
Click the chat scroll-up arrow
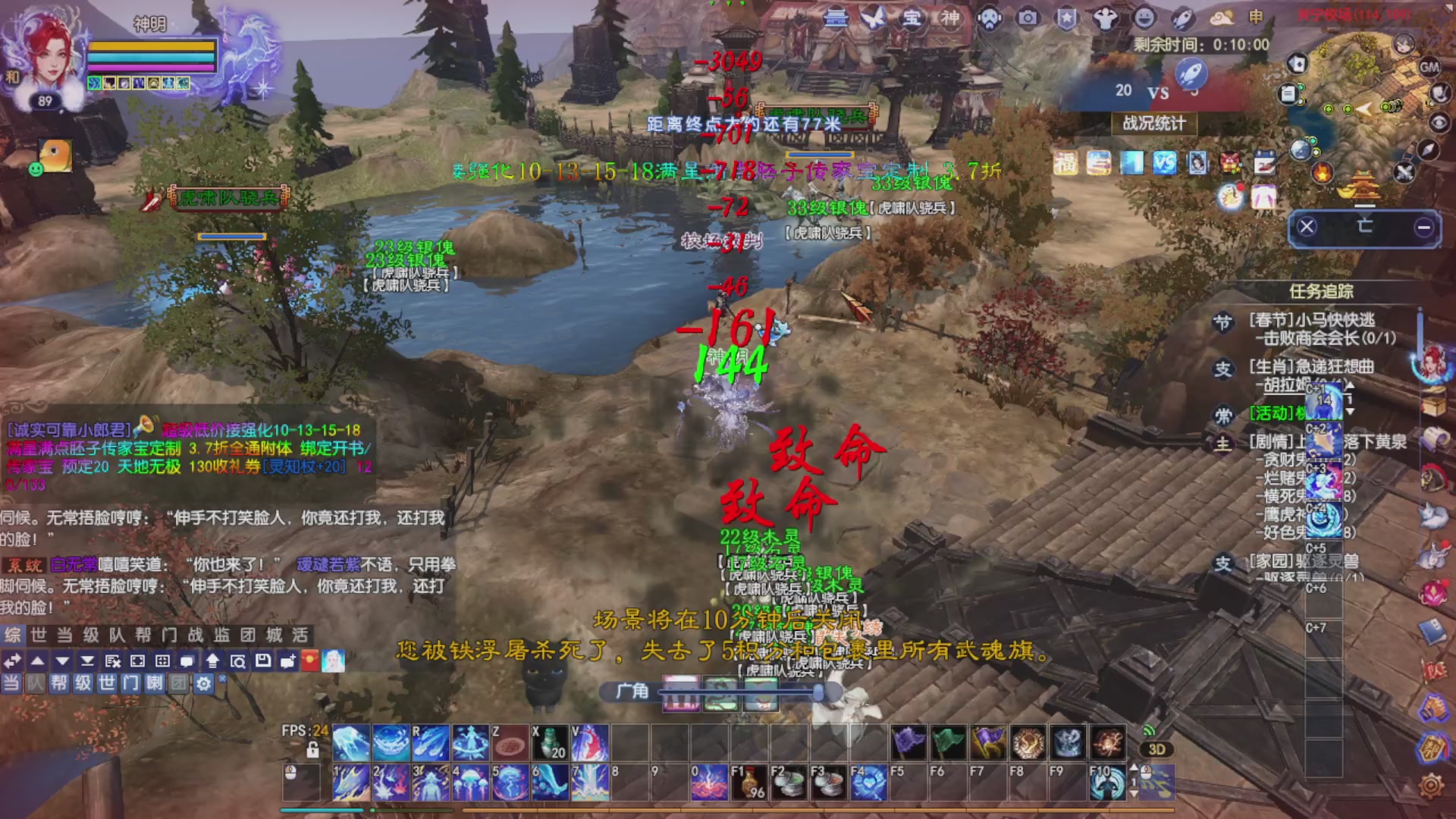[37, 661]
